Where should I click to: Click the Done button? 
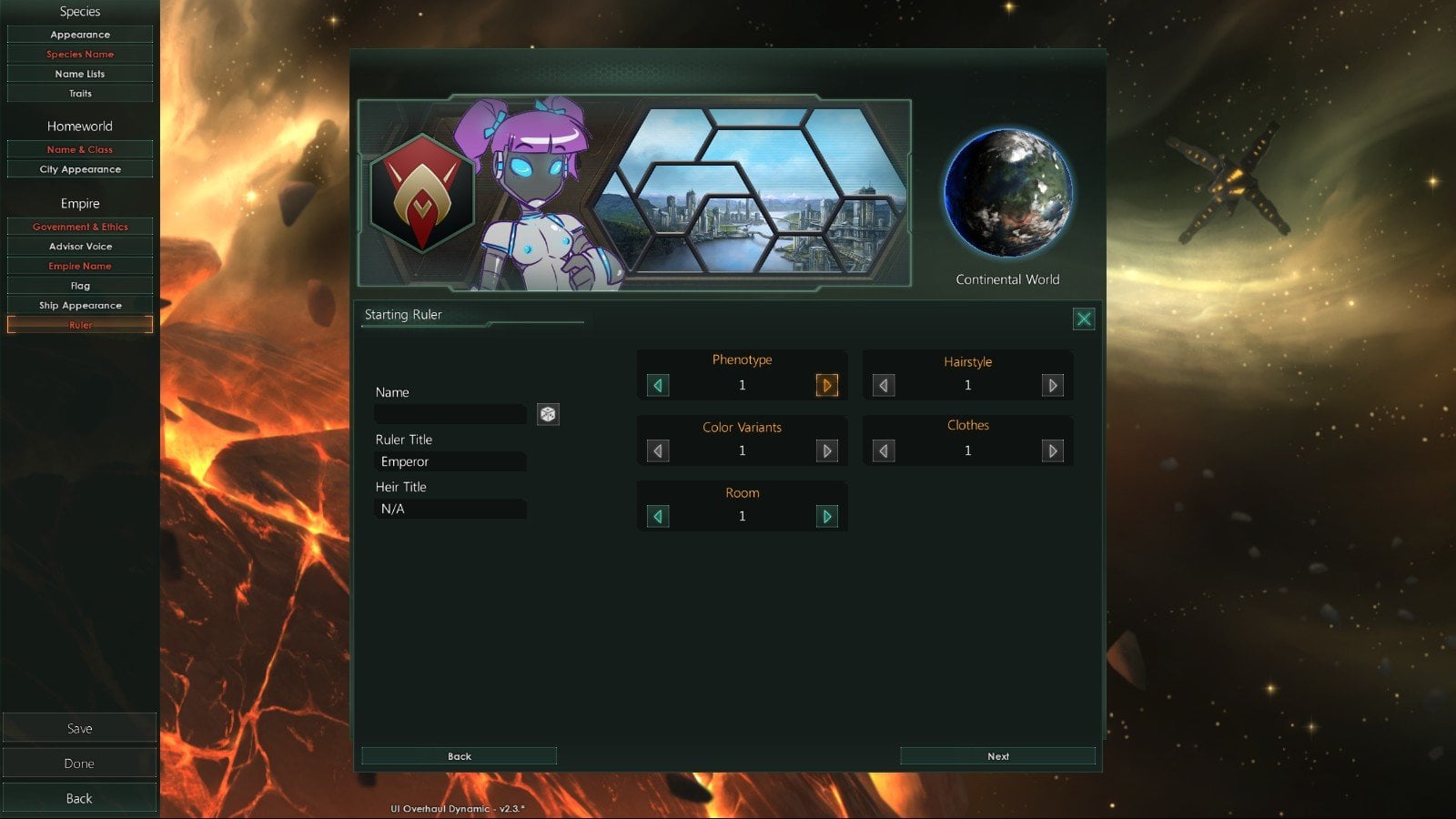coord(80,763)
